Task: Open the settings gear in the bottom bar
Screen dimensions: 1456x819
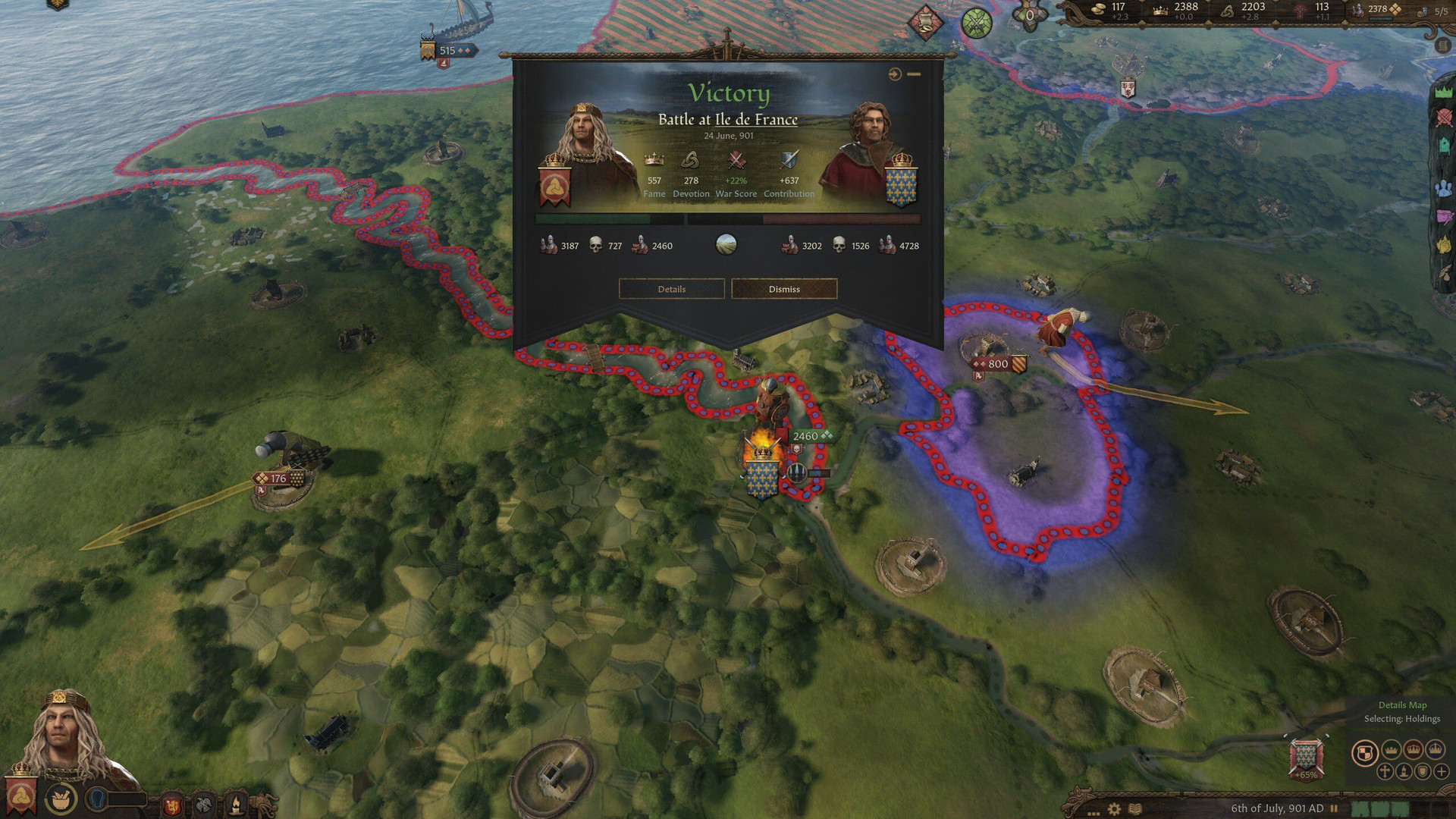Action: pyautogui.click(x=1114, y=808)
